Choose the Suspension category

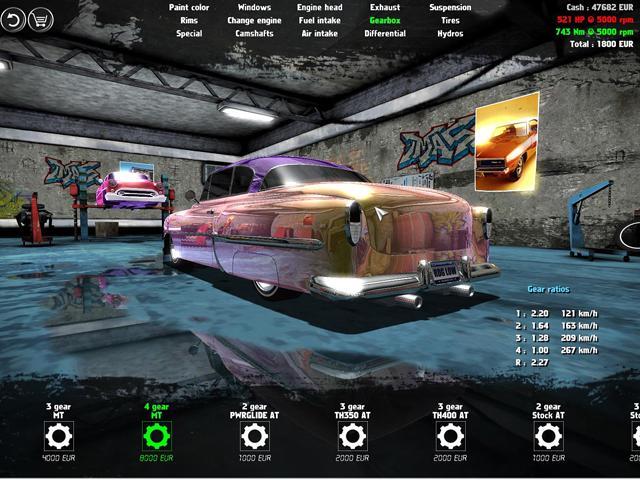coord(450,7)
